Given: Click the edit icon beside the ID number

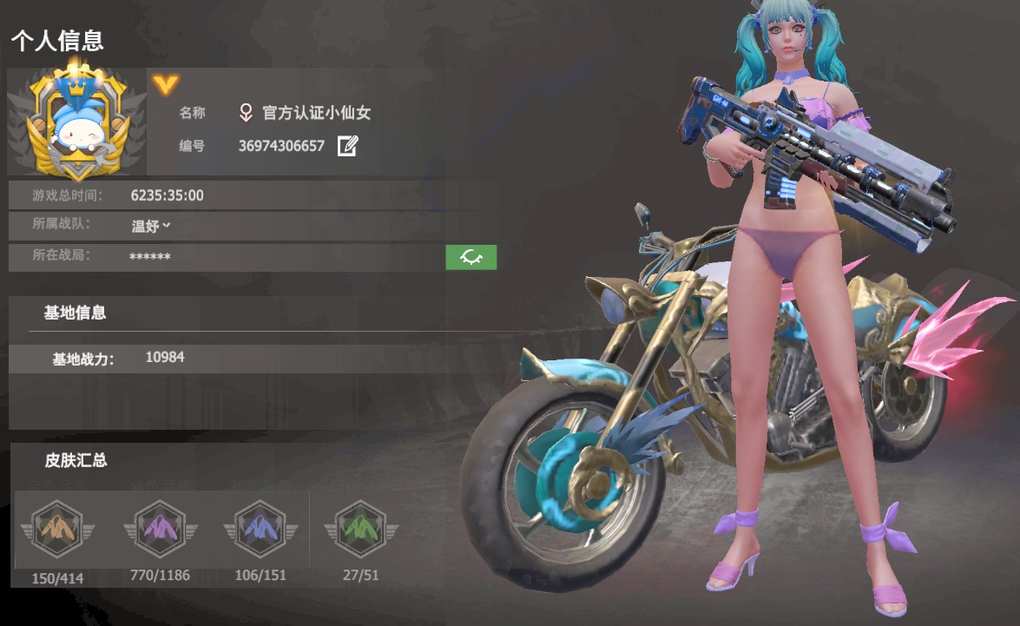Looking at the screenshot, I should 347,146.
